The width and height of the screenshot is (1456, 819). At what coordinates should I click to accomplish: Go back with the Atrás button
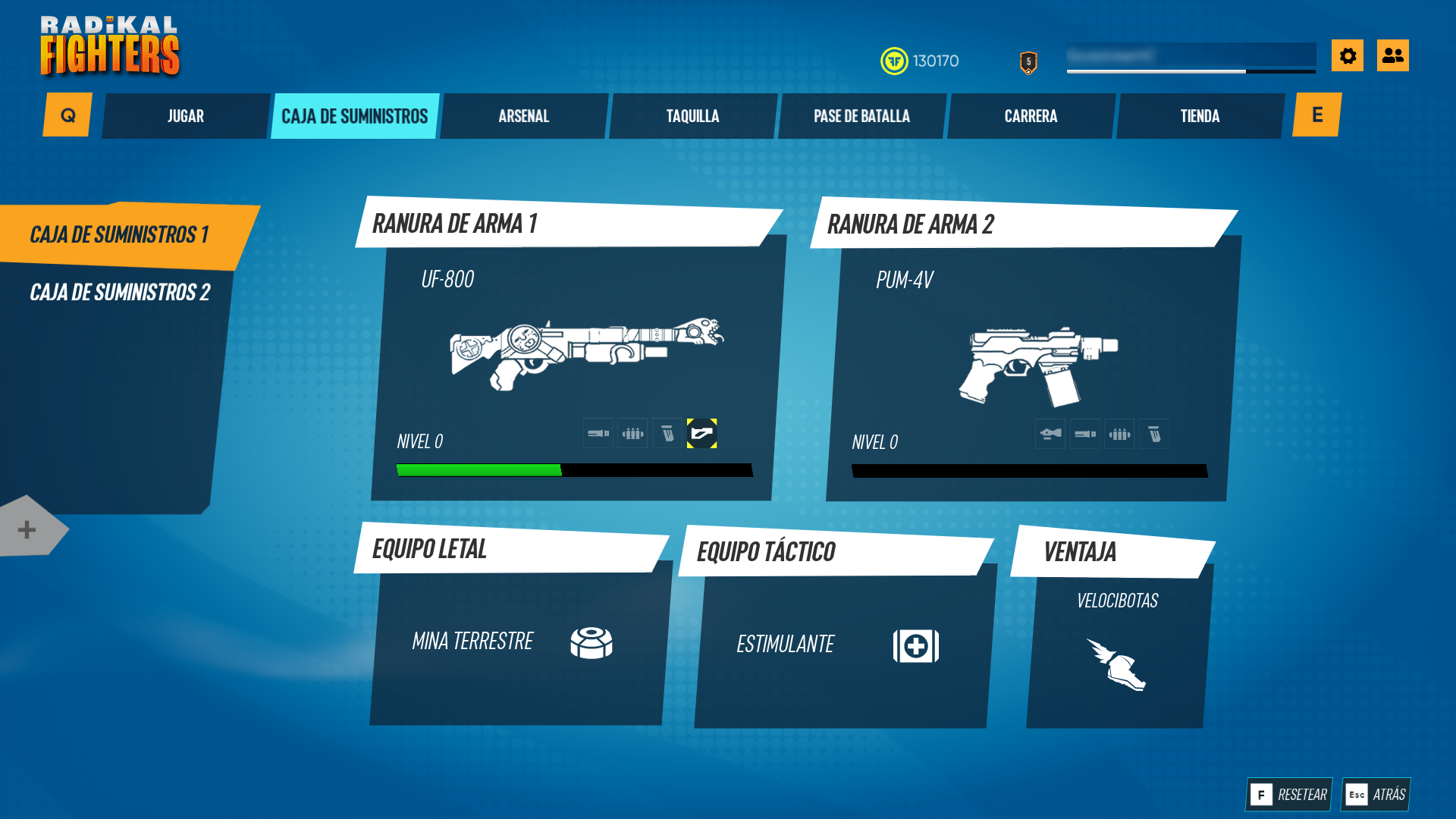(1376, 795)
